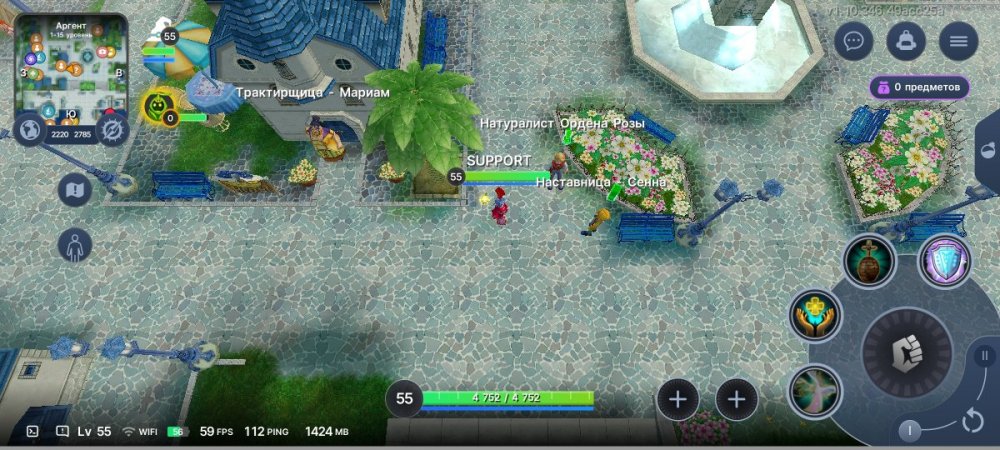Activate the totem idol ability
The height and width of the screenshot is (450, 1000).
click(x=869, y=261)
